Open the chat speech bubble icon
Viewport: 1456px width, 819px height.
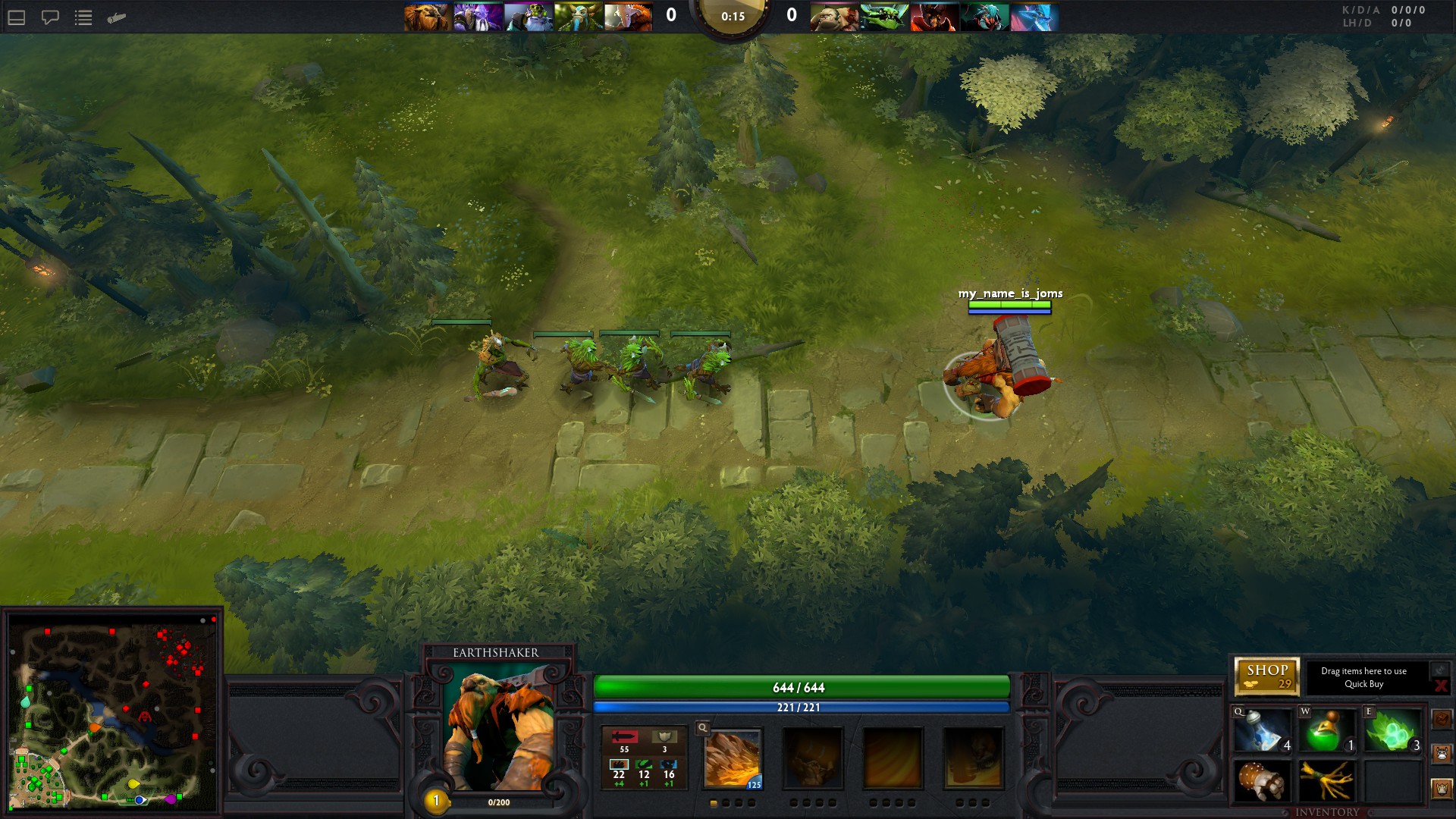click(x=50, y=17)
